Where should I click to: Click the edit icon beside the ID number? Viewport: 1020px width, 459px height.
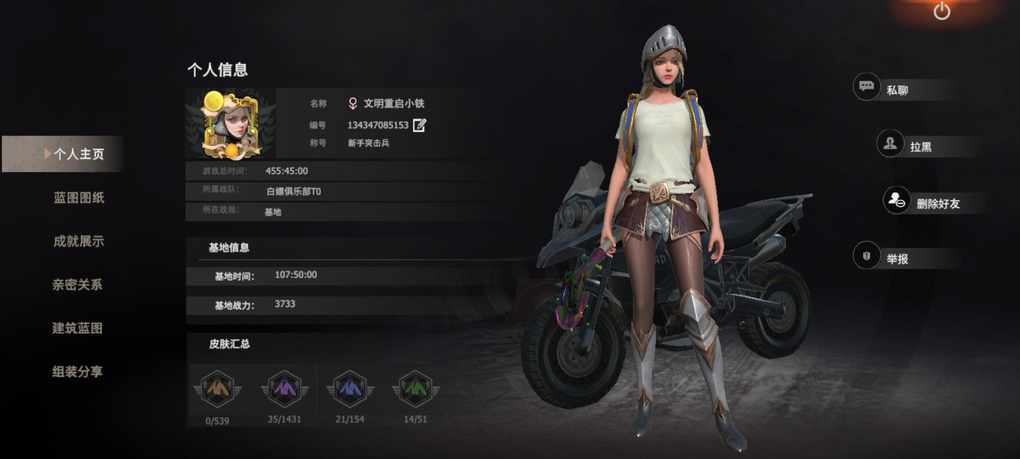point(420,125)
